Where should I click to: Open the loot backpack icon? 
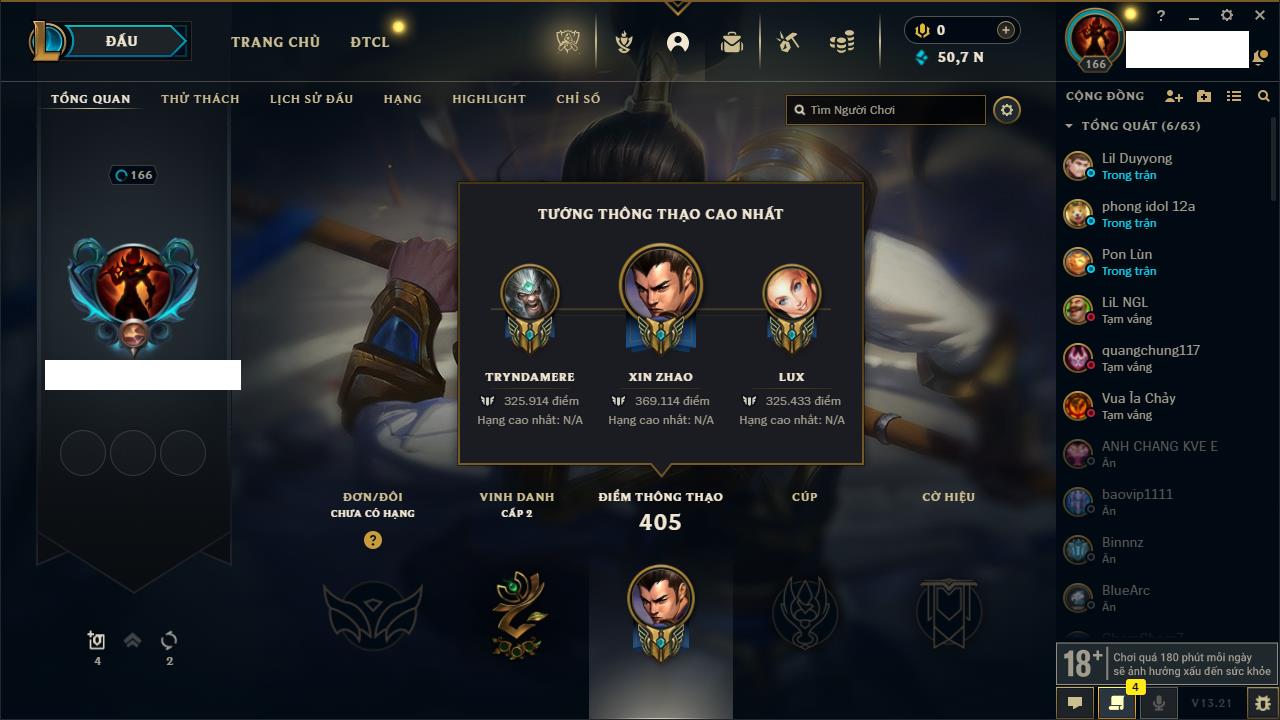(732, 42)
